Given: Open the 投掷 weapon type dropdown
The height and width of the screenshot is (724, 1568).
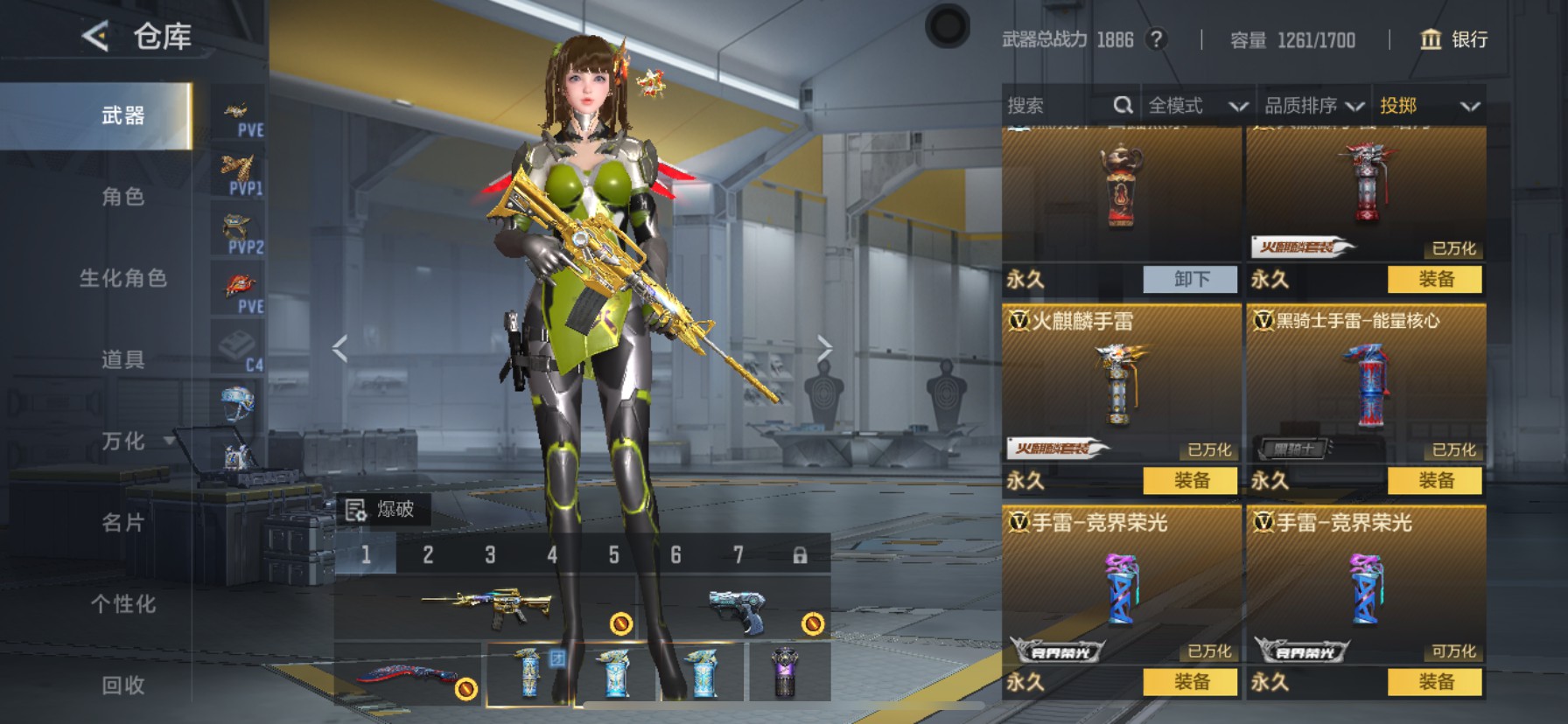Looking at the screenshot, I should coord(1429,106).
